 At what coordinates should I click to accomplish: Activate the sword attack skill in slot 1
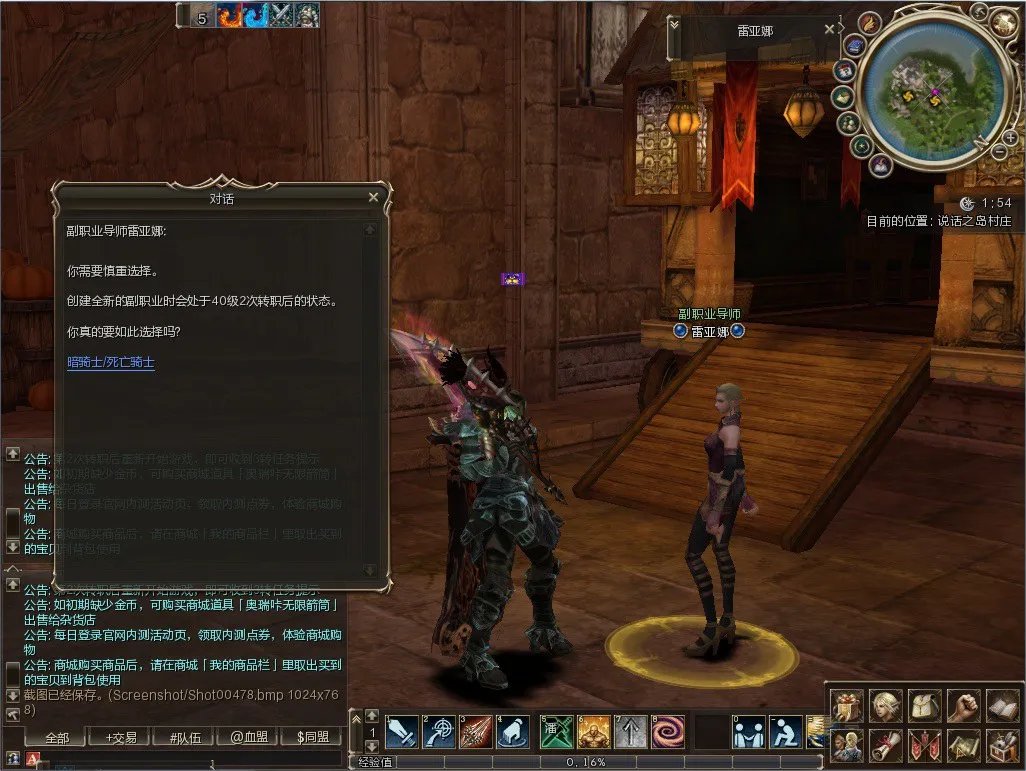[402, 732]
